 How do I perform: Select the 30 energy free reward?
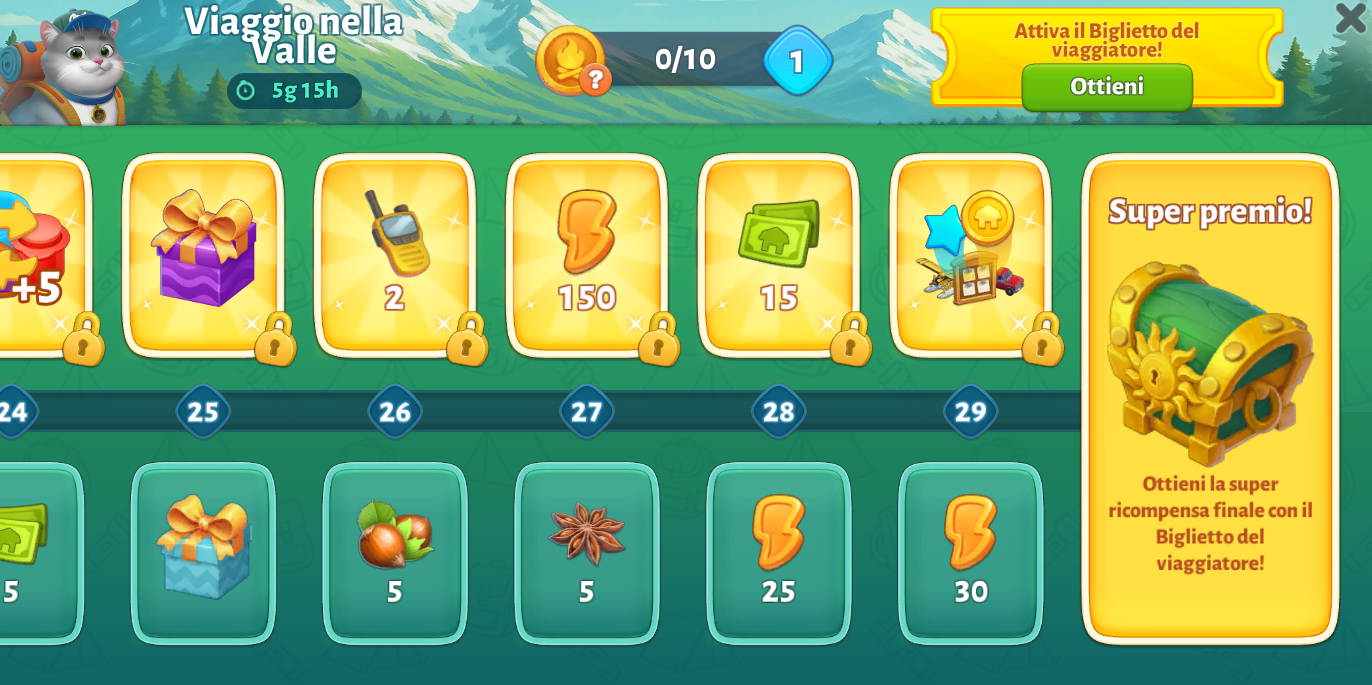[x=970, y=552]
